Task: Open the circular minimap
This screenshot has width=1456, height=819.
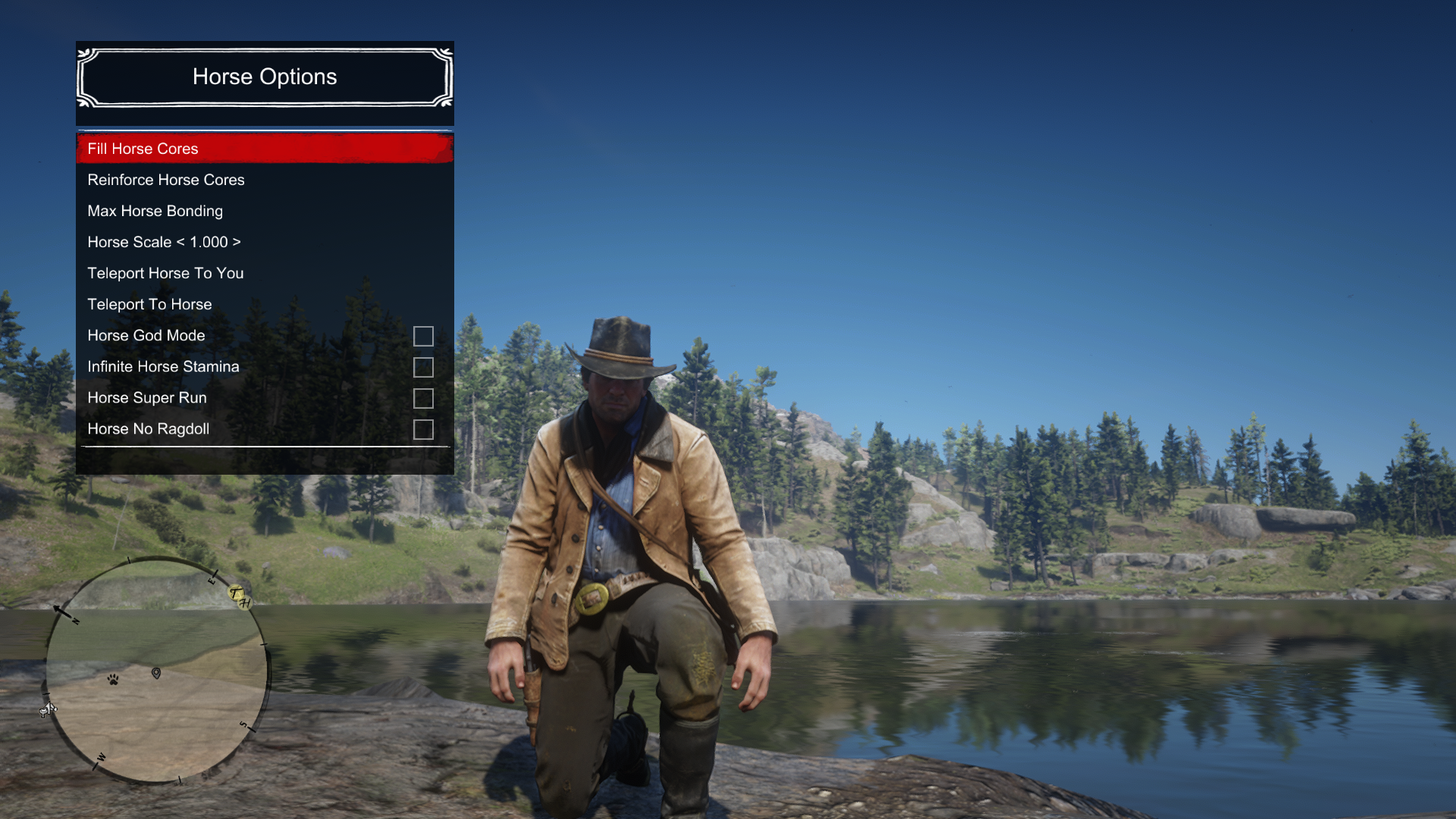Action: pyautogui.click(x=157, y=670)
